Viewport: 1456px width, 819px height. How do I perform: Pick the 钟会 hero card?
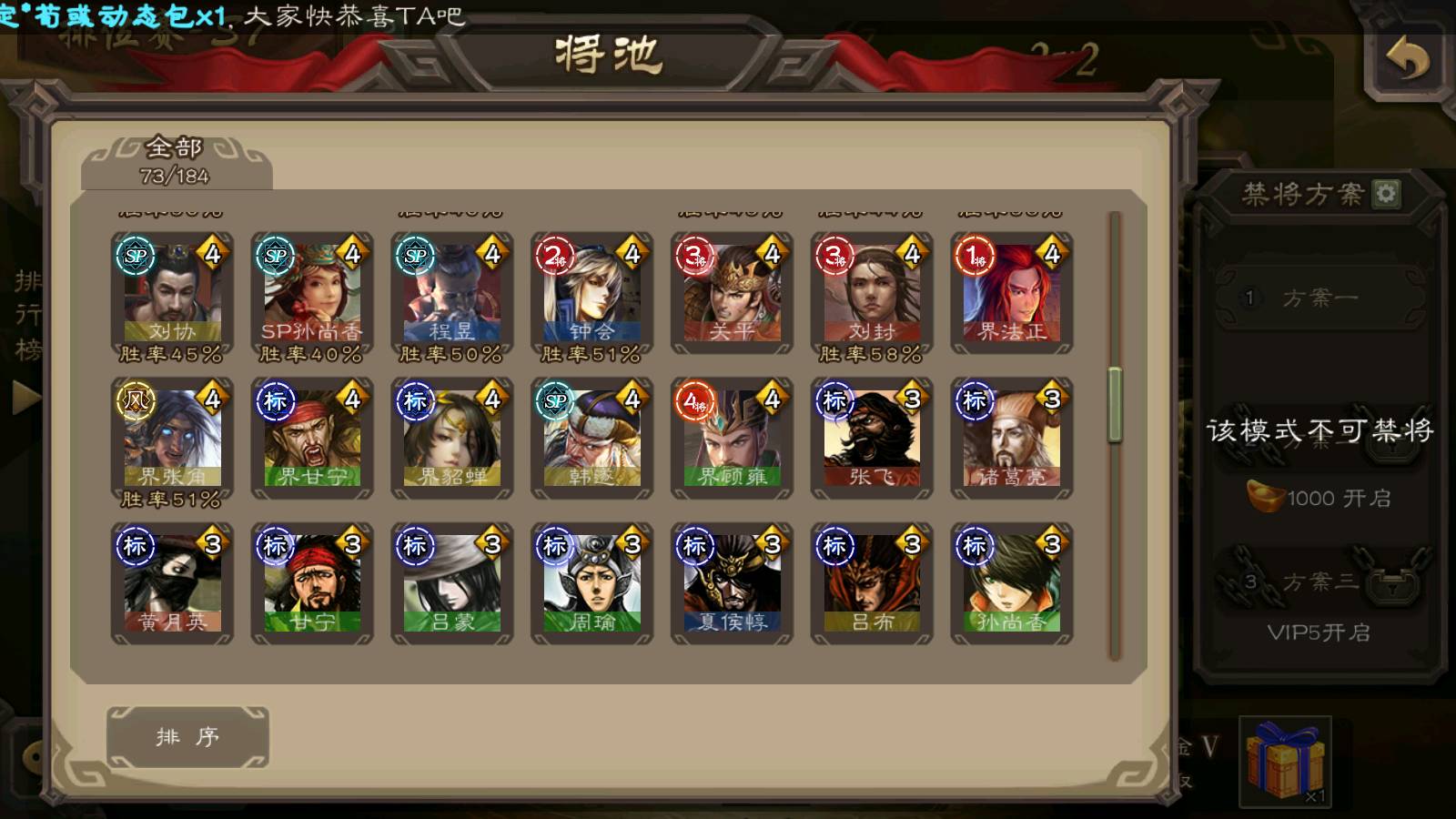[x=592, y=291]
